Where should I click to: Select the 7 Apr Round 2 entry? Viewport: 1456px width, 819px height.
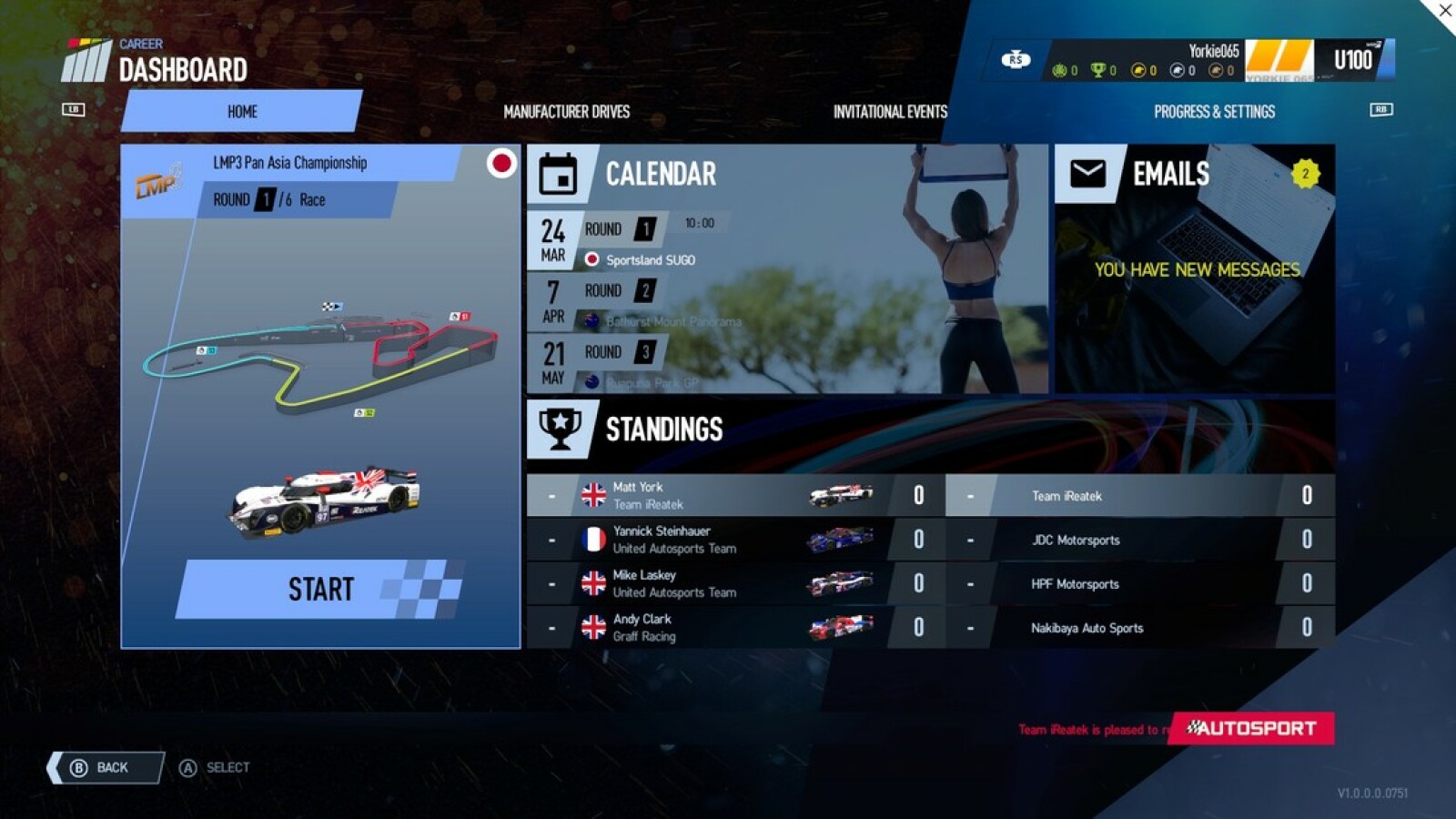tap(637, 303)
